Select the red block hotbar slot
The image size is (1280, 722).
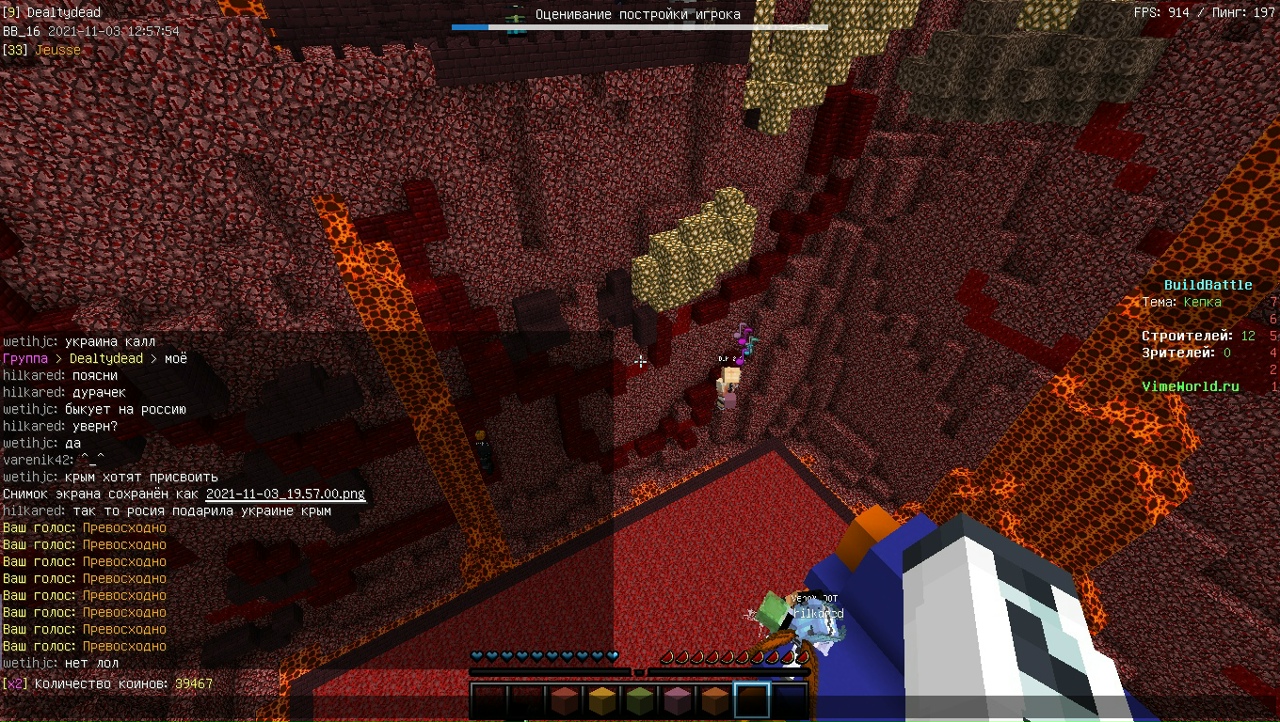tap(564, 700)
